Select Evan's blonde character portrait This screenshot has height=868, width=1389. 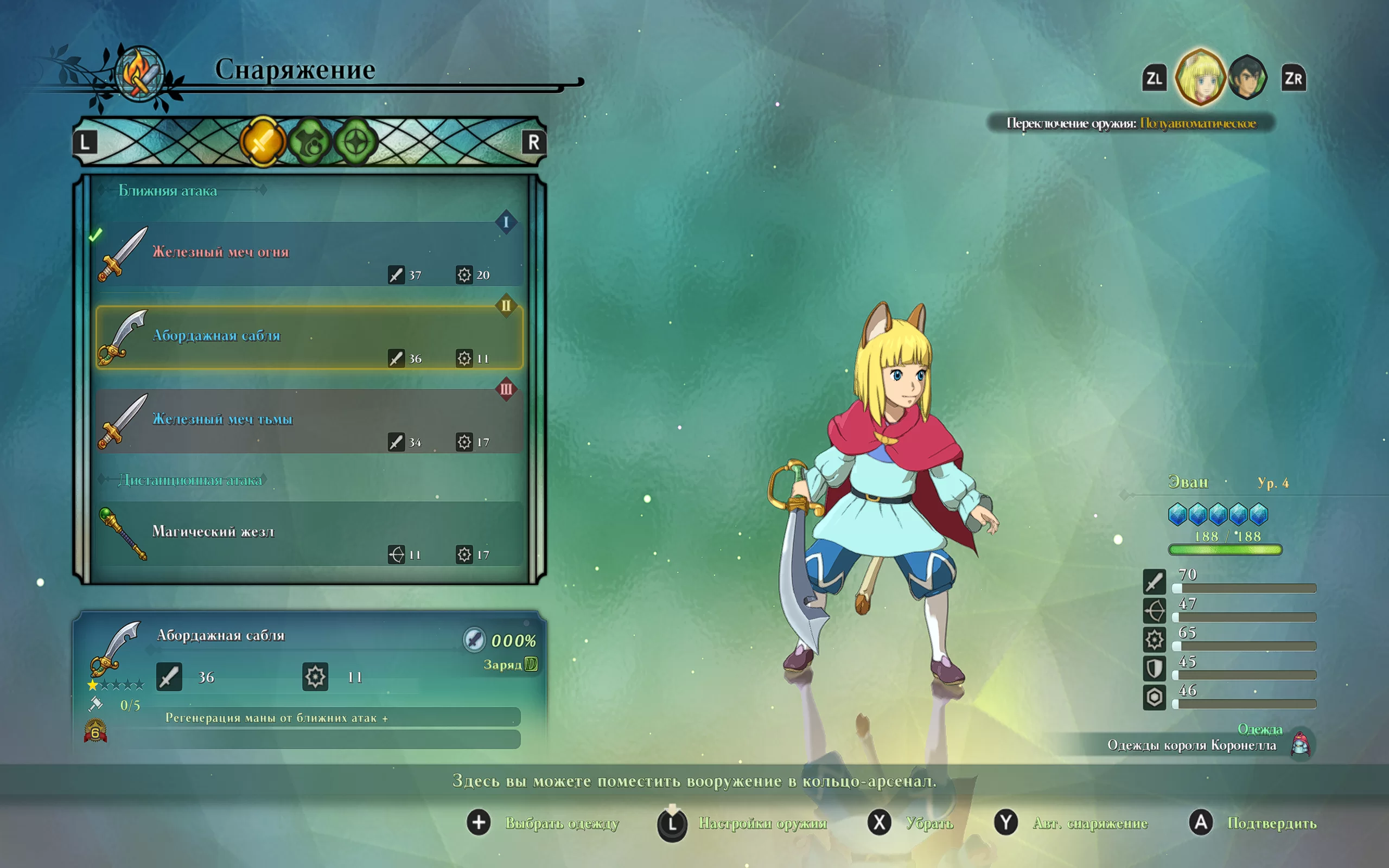click(x=1200, y=78)
